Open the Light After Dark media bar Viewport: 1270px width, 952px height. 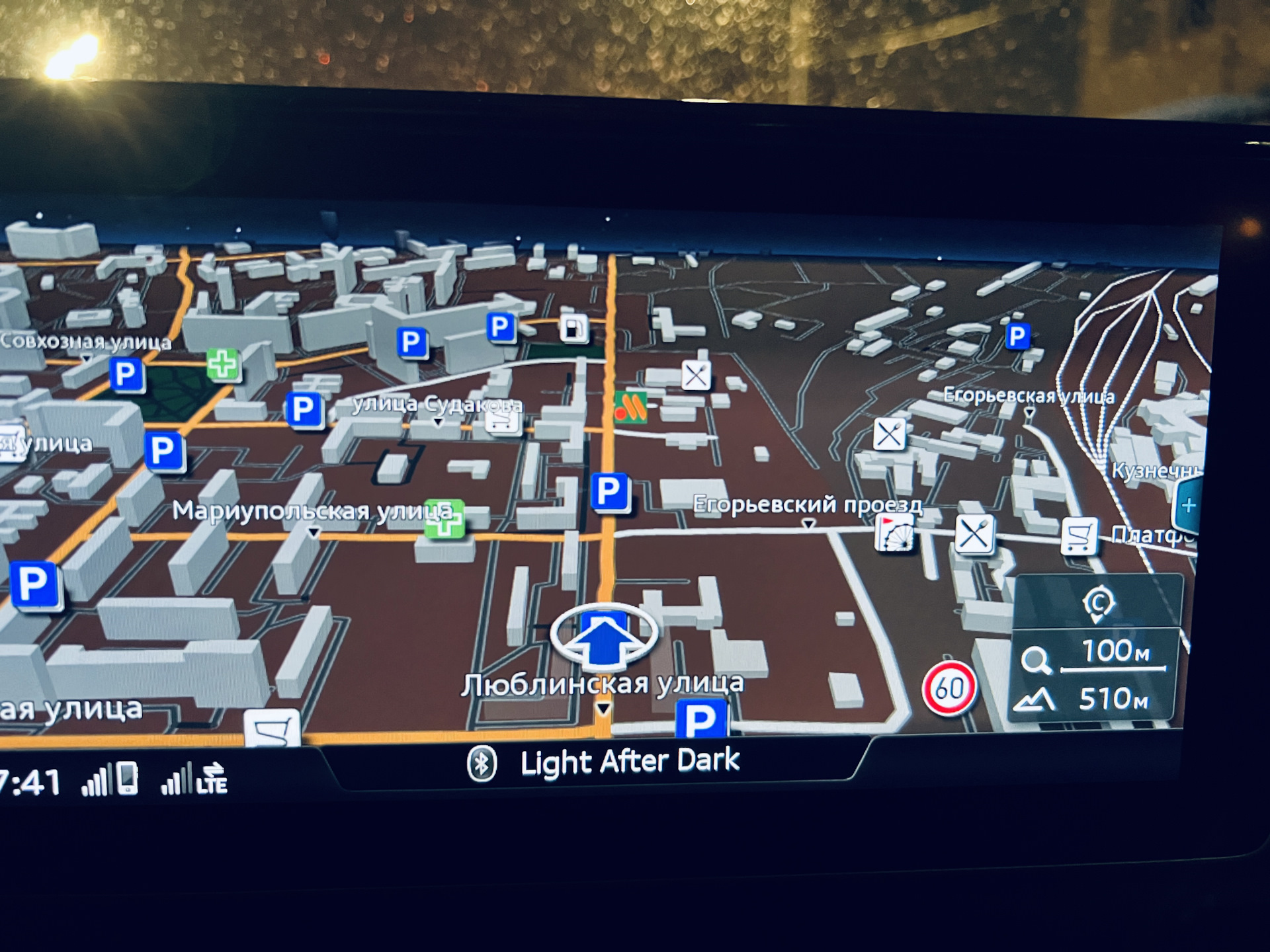[603, 763]
